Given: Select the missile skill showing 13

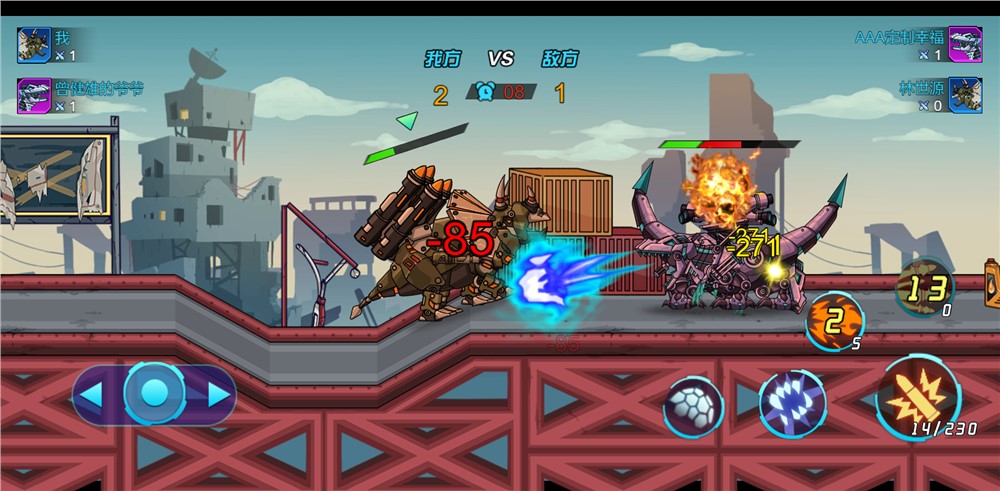Looking at the screenshot, I should pyautogui.click(x=924, y=288).
